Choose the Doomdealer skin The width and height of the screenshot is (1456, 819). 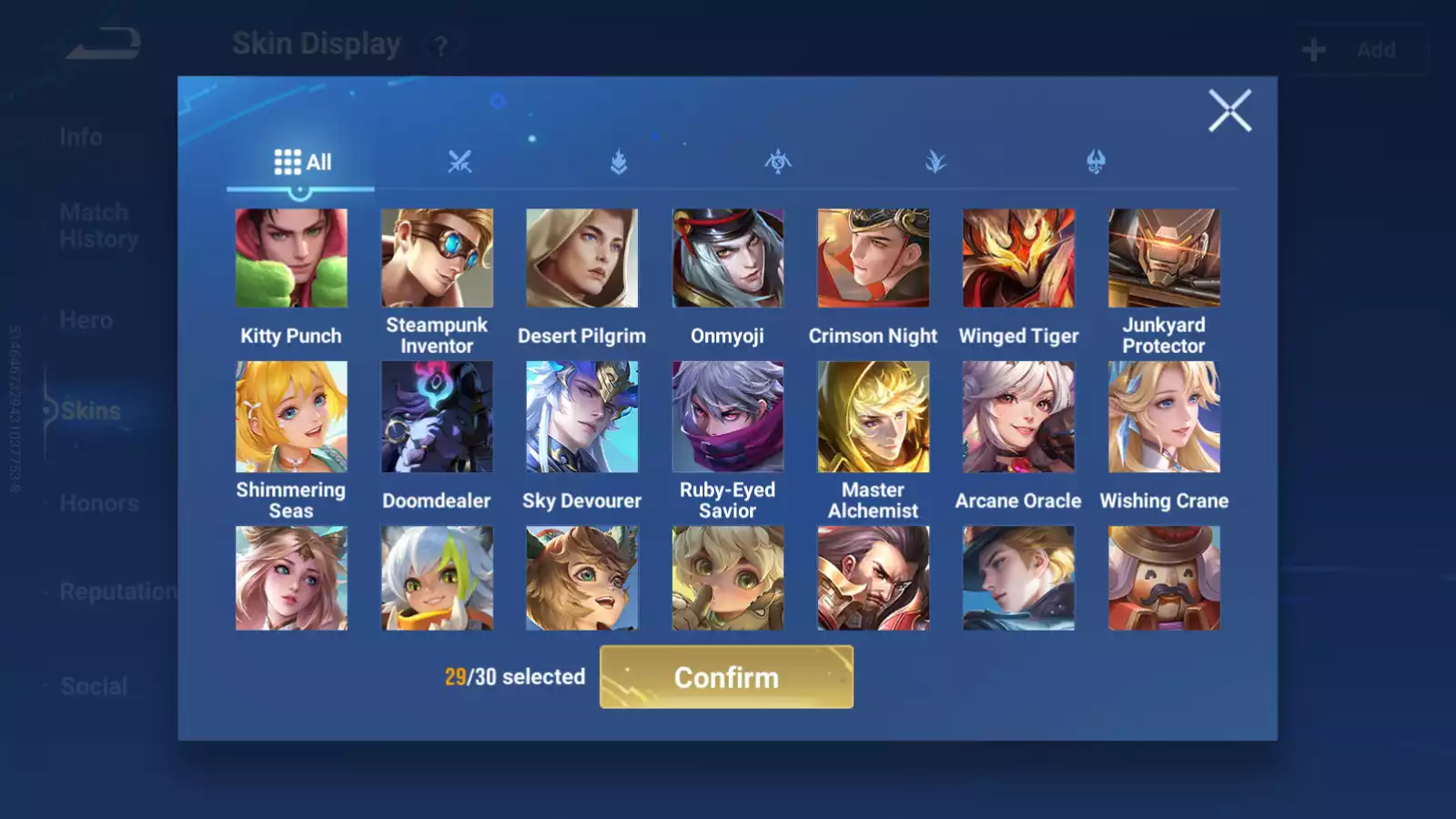pos(437,417)
